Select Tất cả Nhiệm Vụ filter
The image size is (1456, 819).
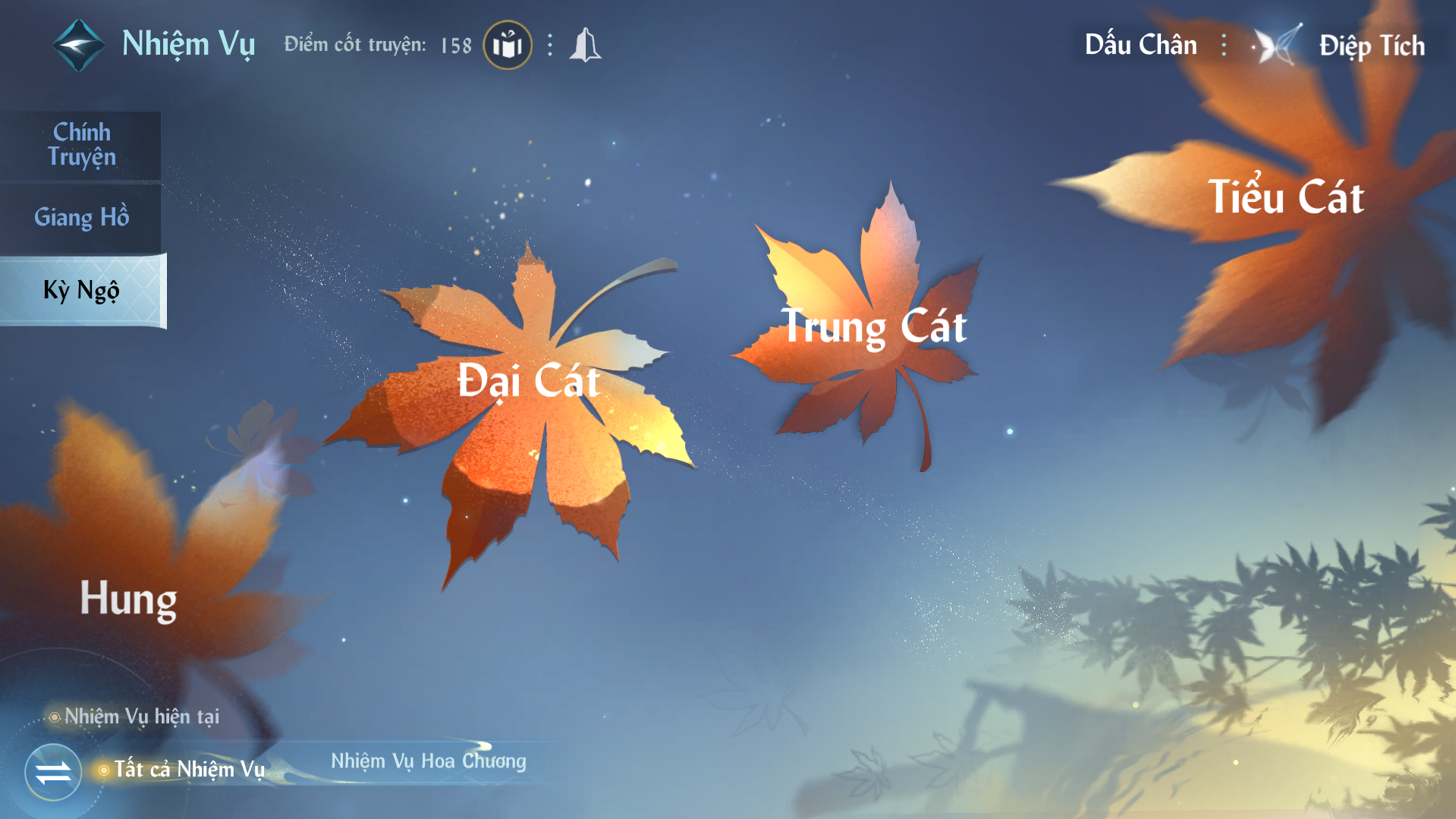189,770
